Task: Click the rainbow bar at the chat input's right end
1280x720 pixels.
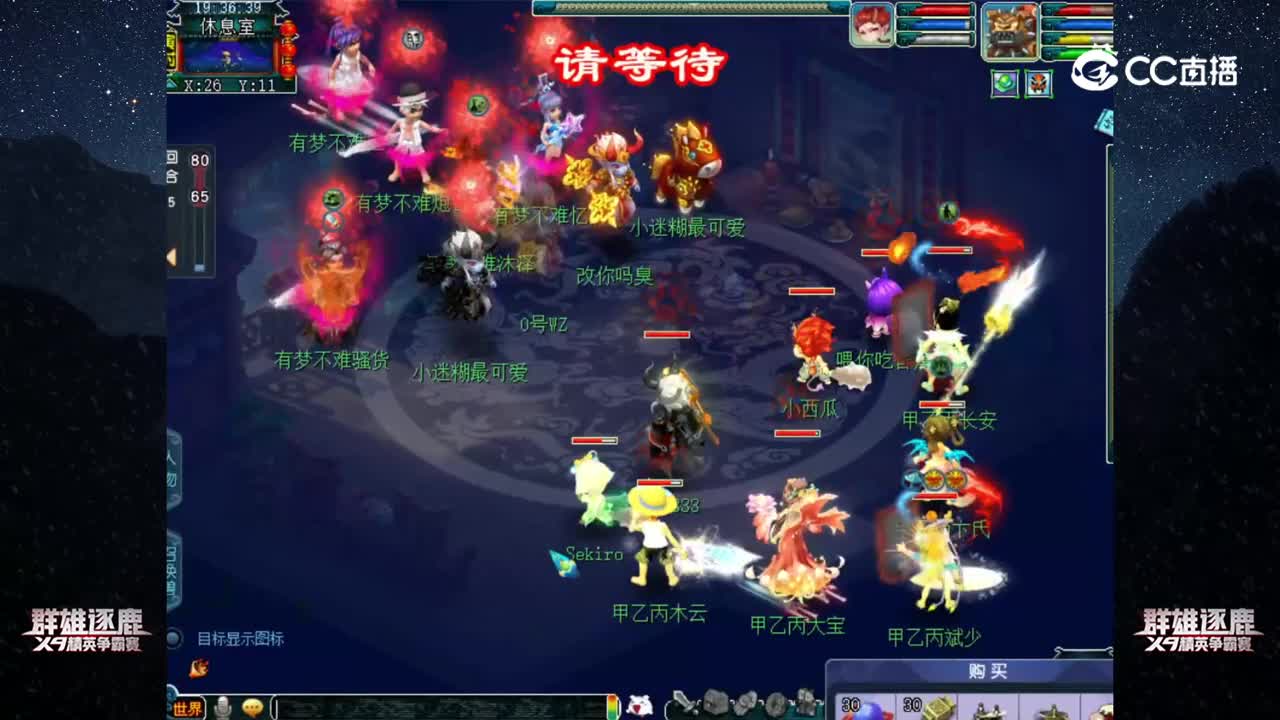Action: pos(611,704)
